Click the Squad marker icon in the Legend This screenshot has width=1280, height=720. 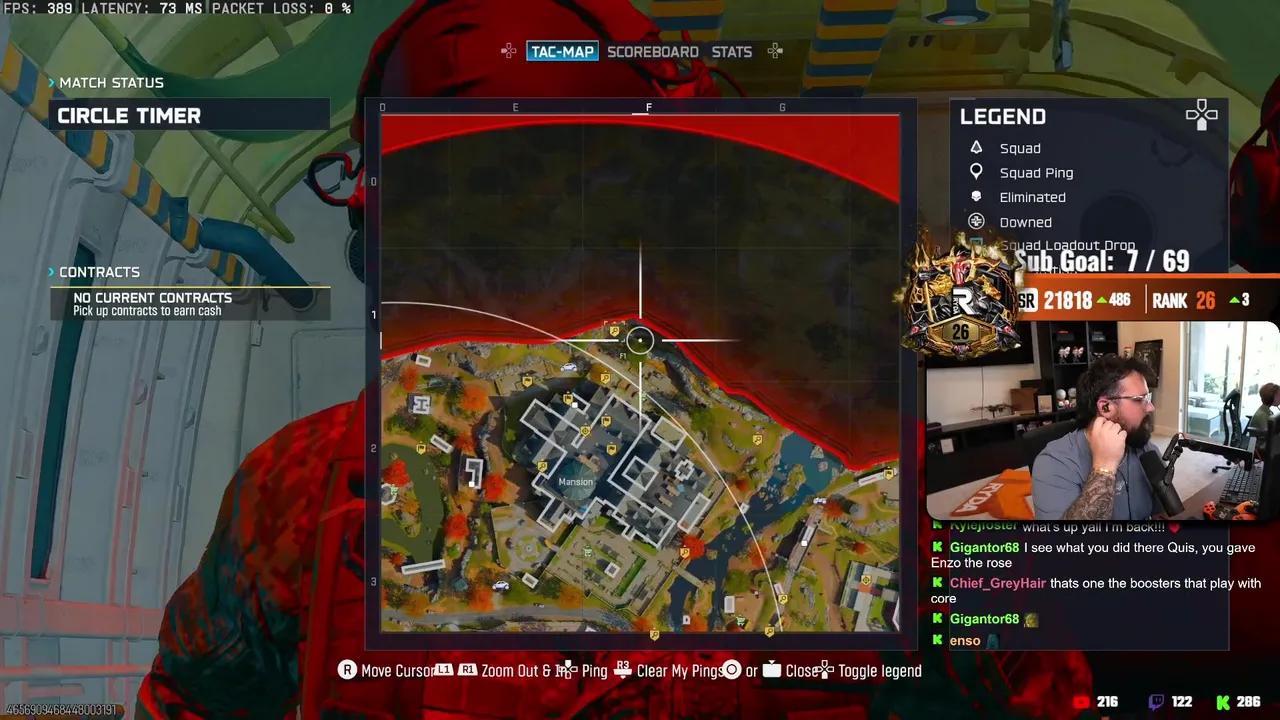tap(976, 147)
